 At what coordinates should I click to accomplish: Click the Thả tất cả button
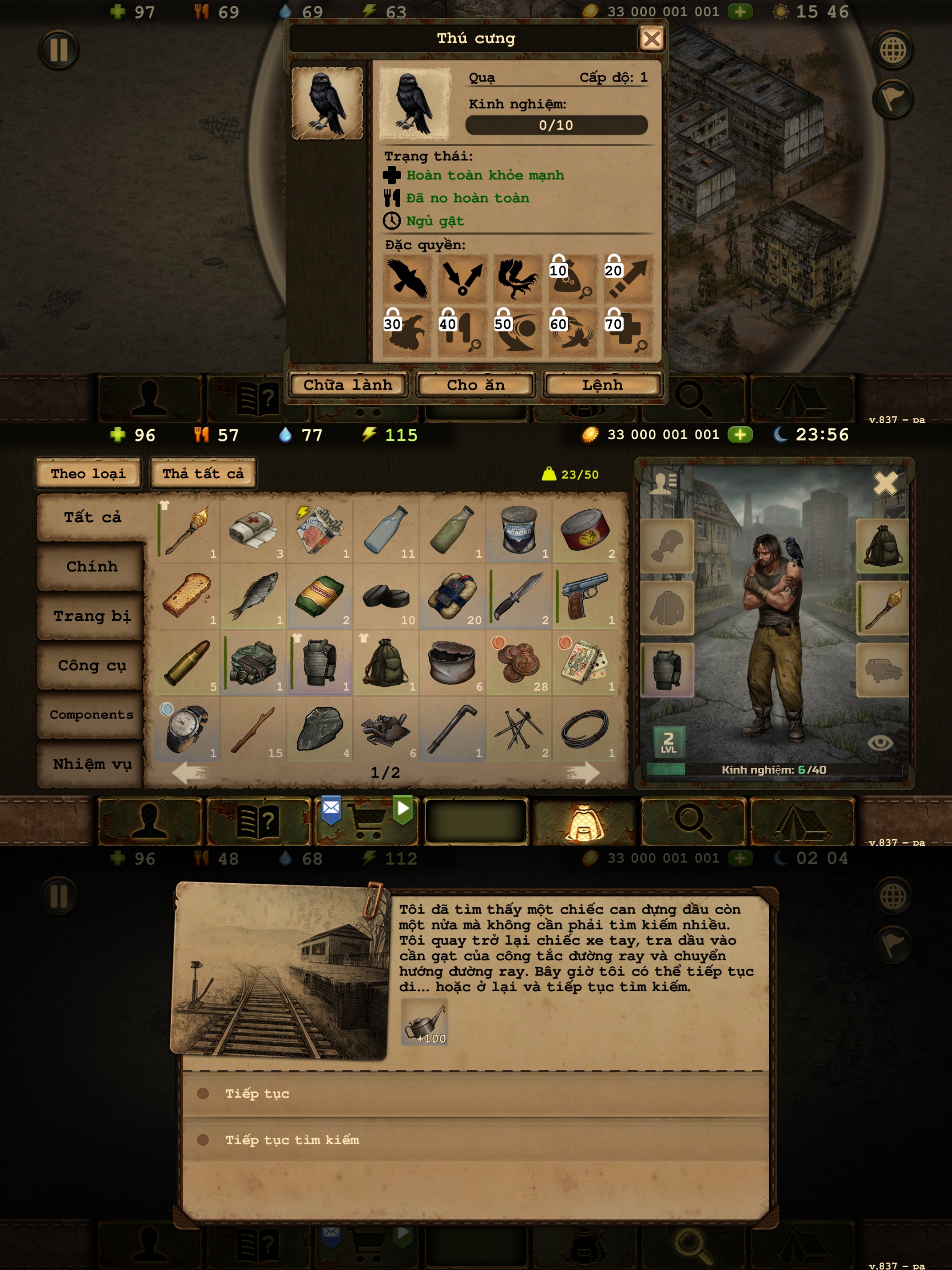203,474
